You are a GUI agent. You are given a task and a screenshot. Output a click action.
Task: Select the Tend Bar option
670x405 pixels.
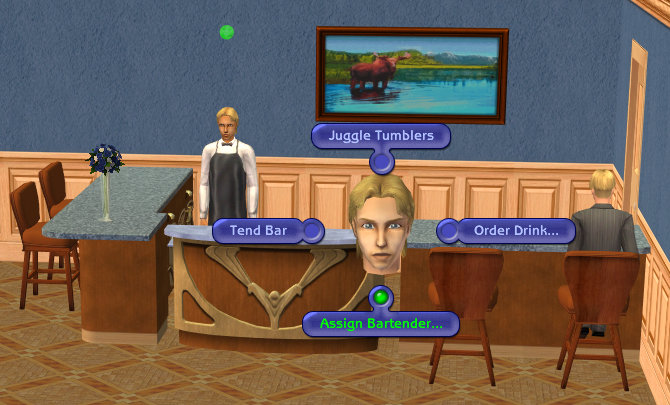tap(259, 231)
